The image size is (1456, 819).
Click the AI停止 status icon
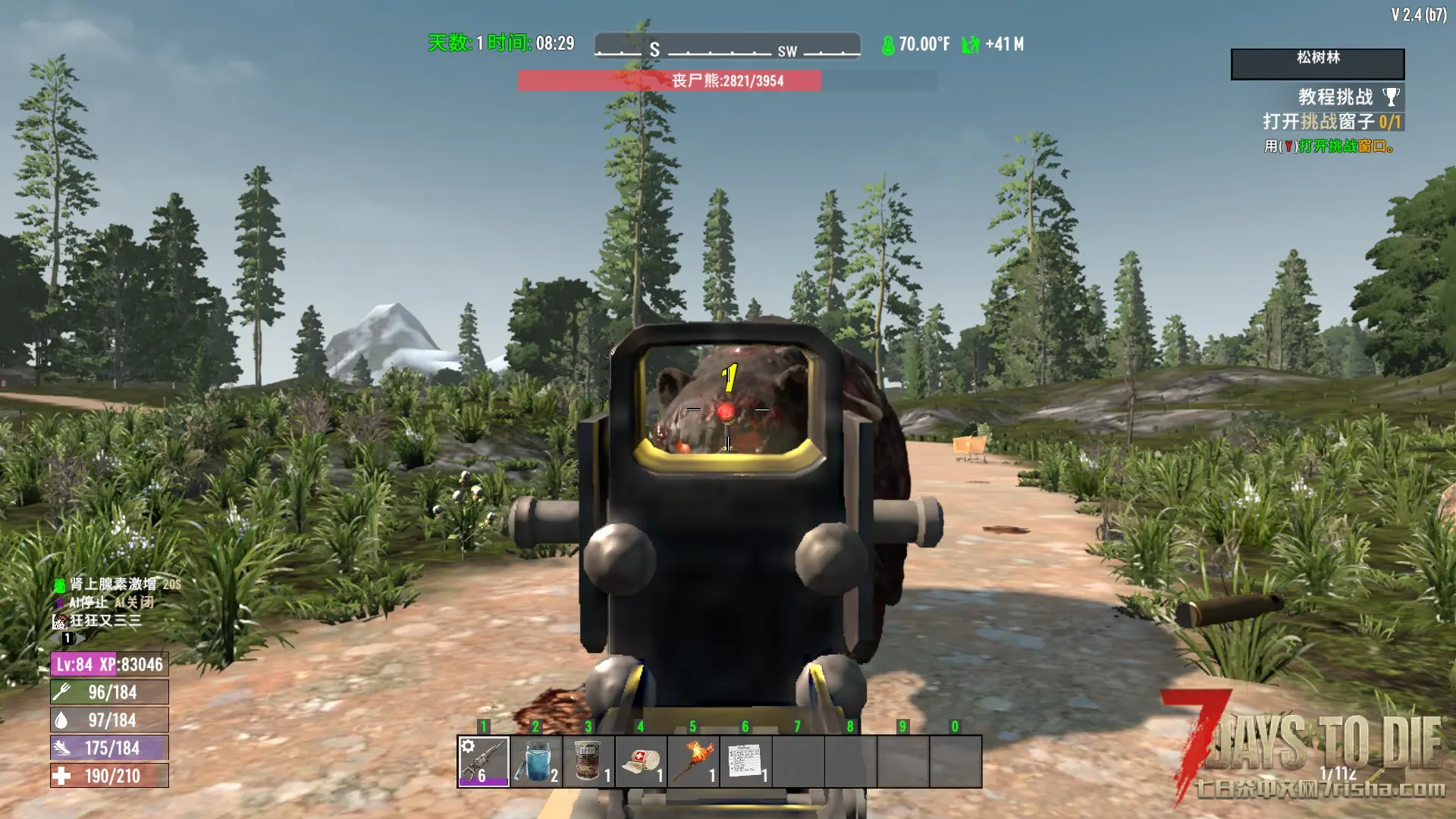click(x=59, y=603)
